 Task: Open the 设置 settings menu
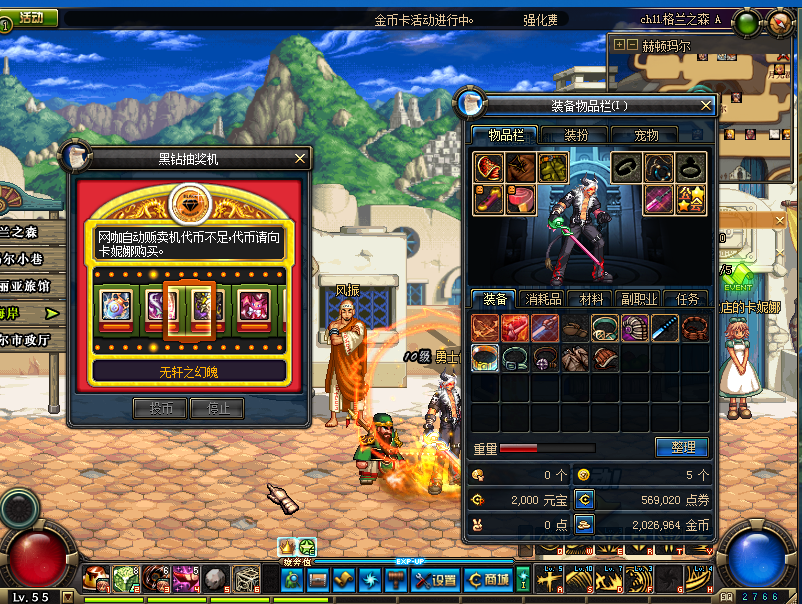(435, 579)
